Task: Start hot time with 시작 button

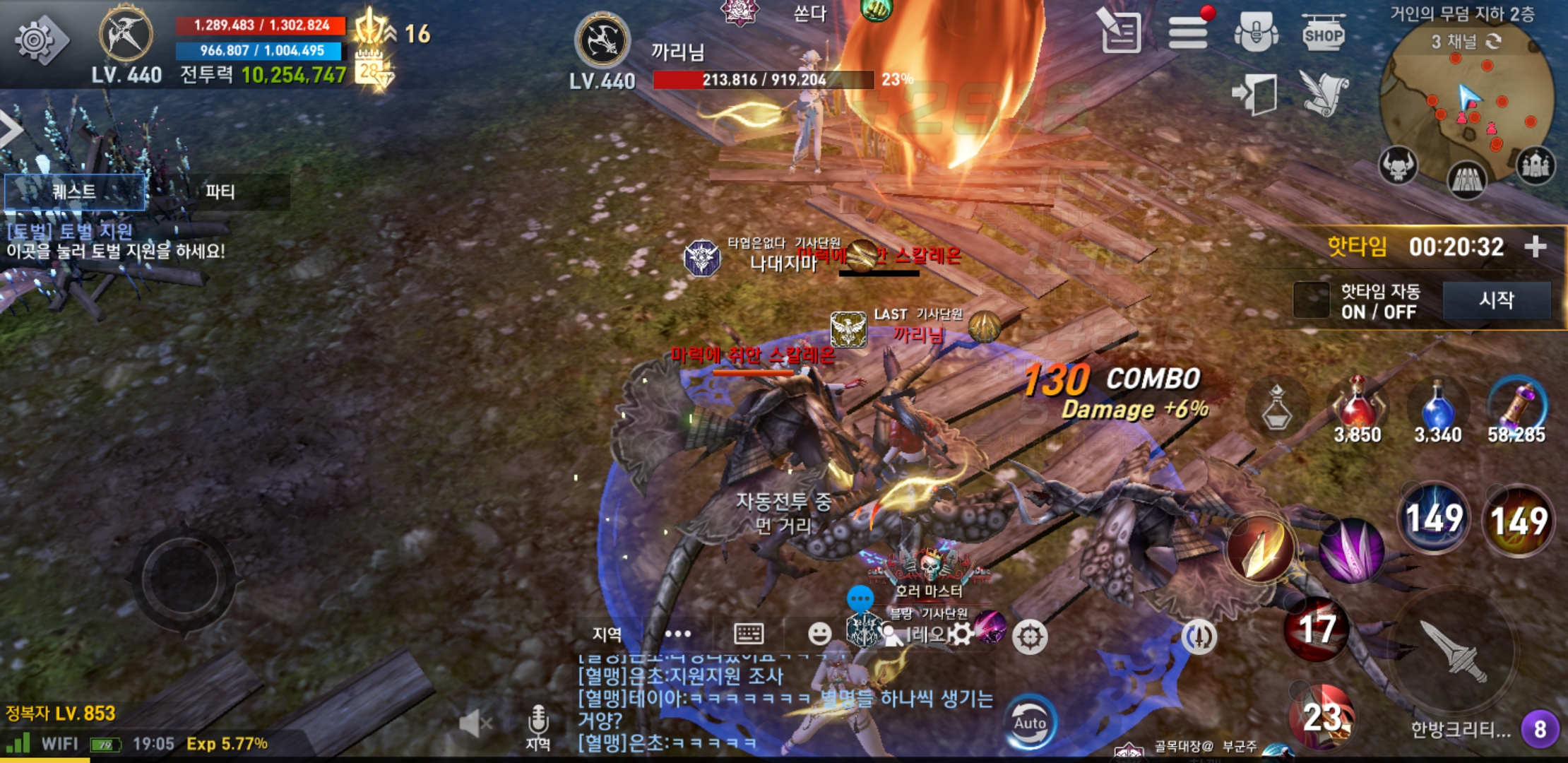Action: point(1496,300)
